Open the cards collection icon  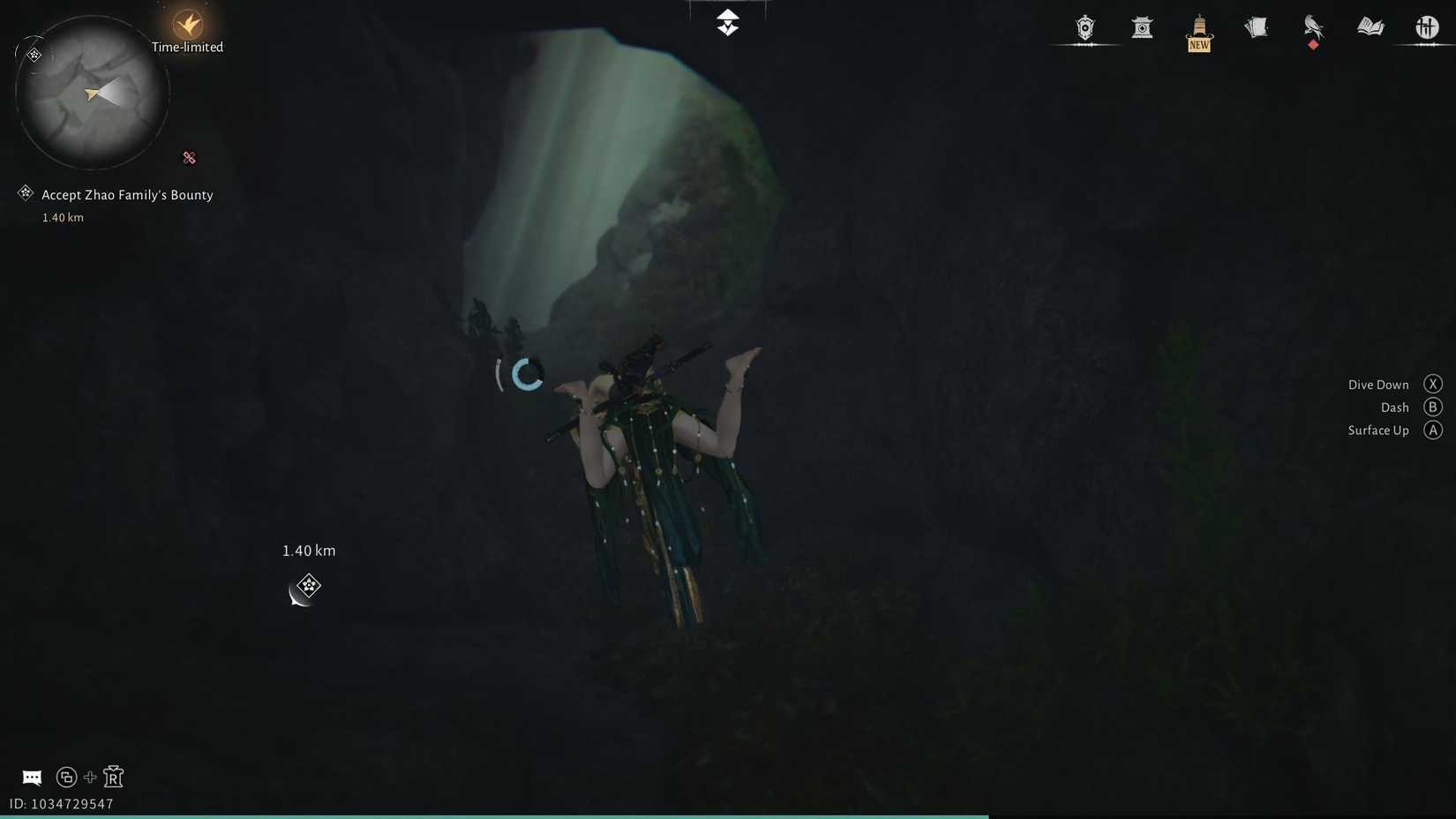pos(1255,27)
